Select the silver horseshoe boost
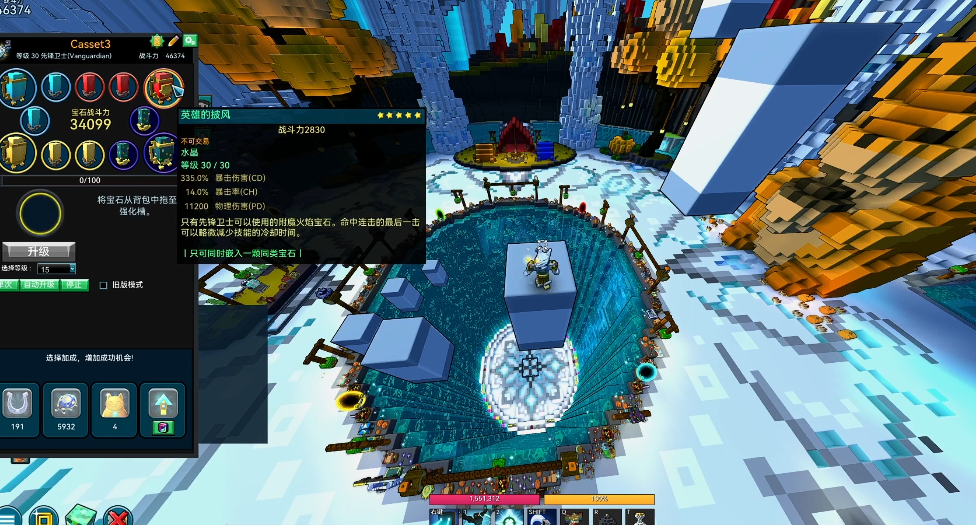Viewport: 976px width, 525px height. tap(17, 405)
